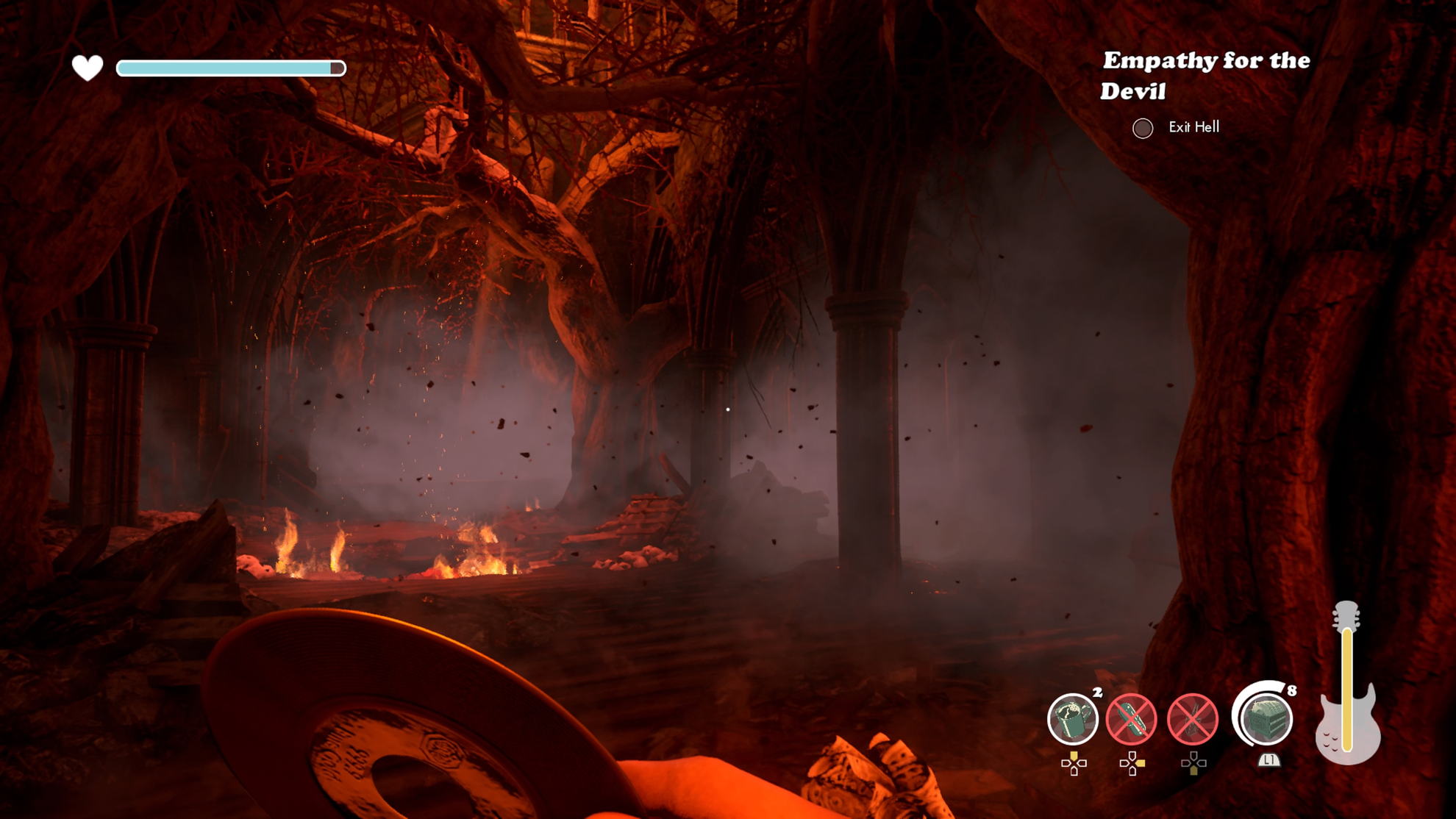This screenshot has width=1456, height=819.
Task: Select the Exit Hell objective text
Action: point(1195,128)
